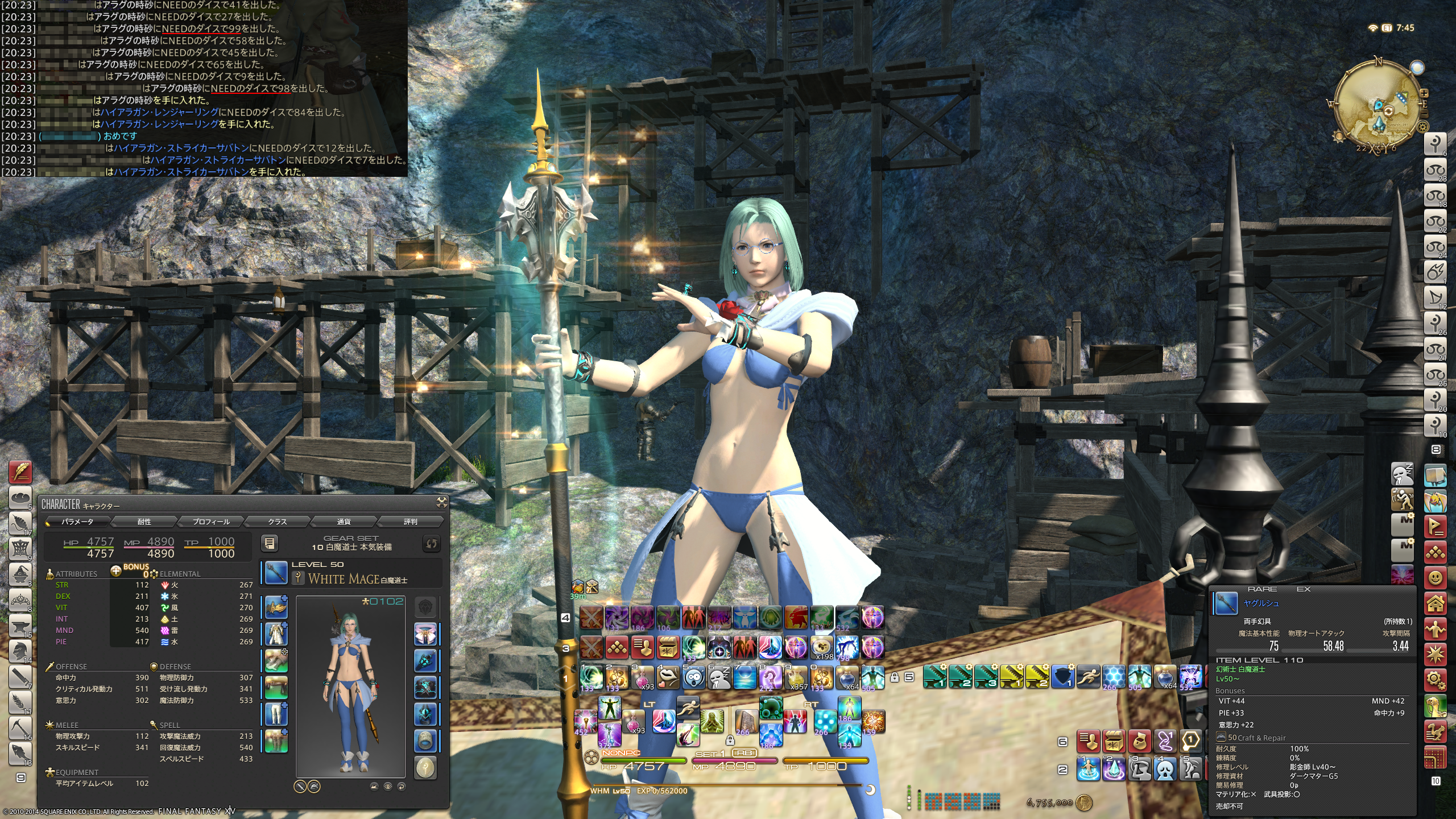Open the gear set list button

[x=270, y=544]
